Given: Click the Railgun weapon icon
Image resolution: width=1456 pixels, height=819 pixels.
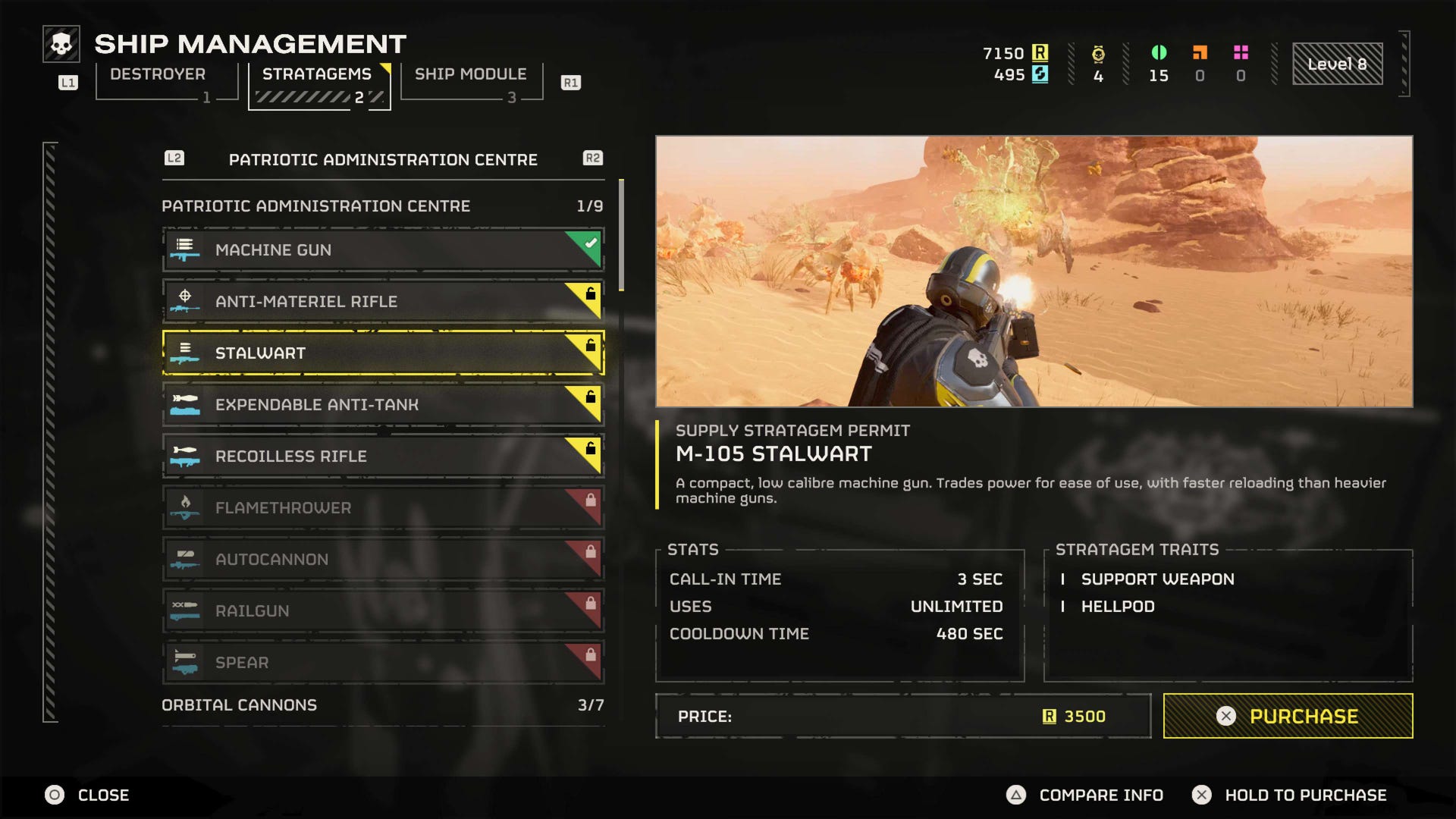Looking at the screenshot, I should [x=187, y=610].
